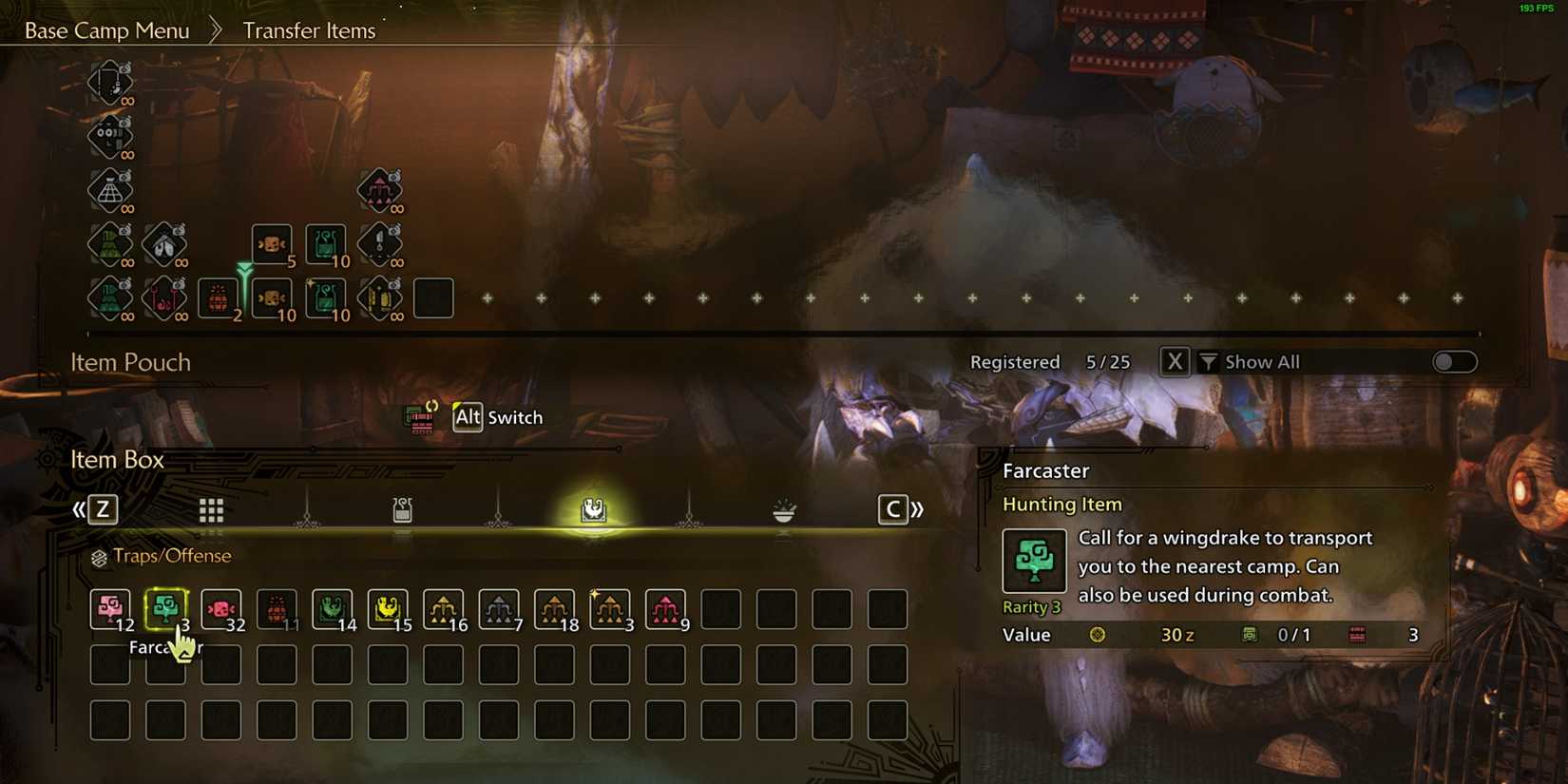Click the left double-arrow to cycle item tabs
This screenshot has height=784, width=1568.
(81, 509)
